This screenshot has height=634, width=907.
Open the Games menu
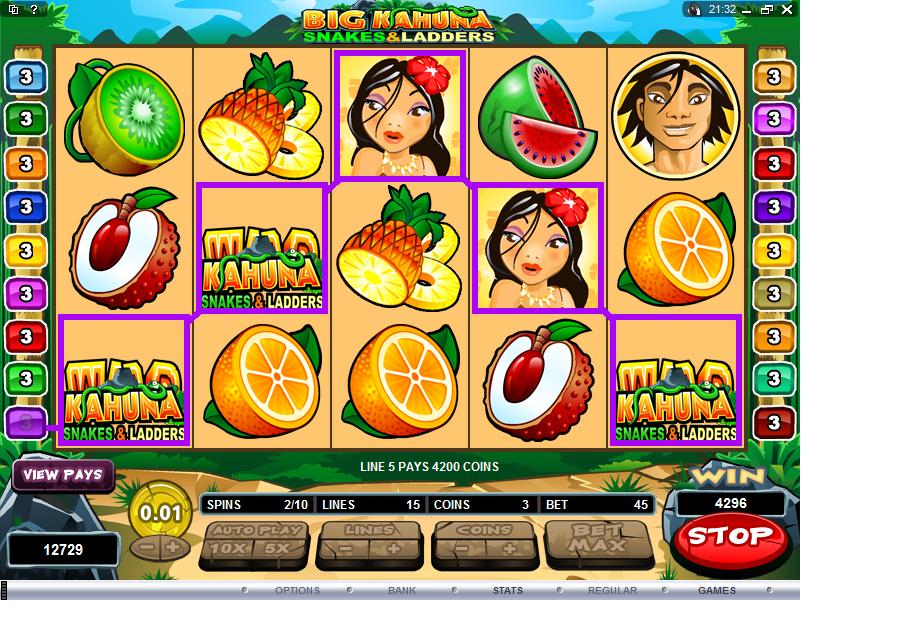tap(717, 591)
